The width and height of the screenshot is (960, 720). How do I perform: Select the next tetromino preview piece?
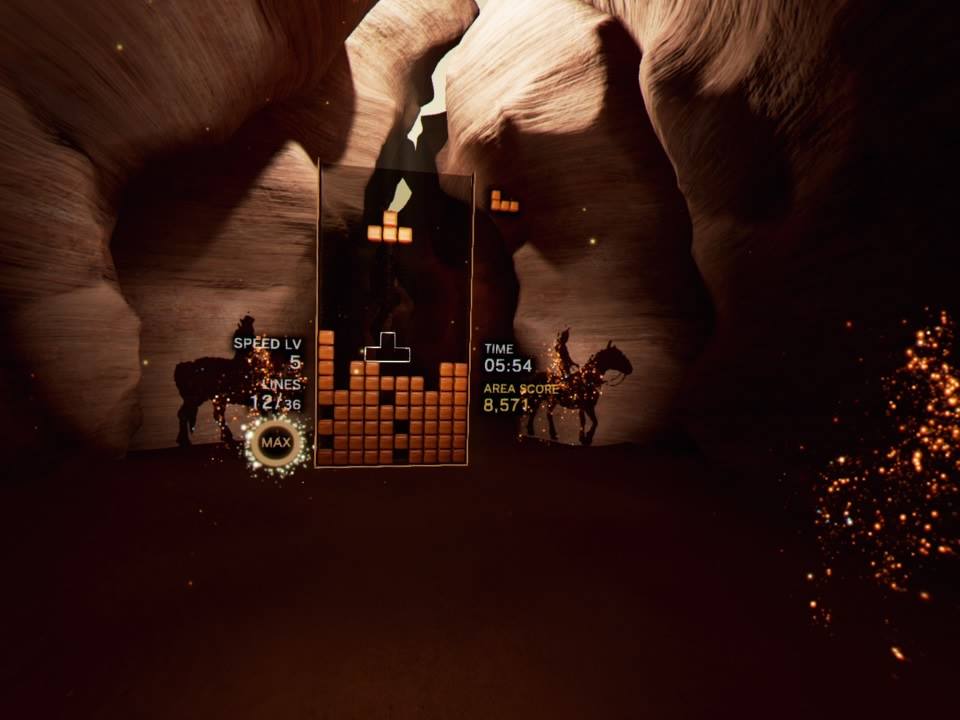504,201
